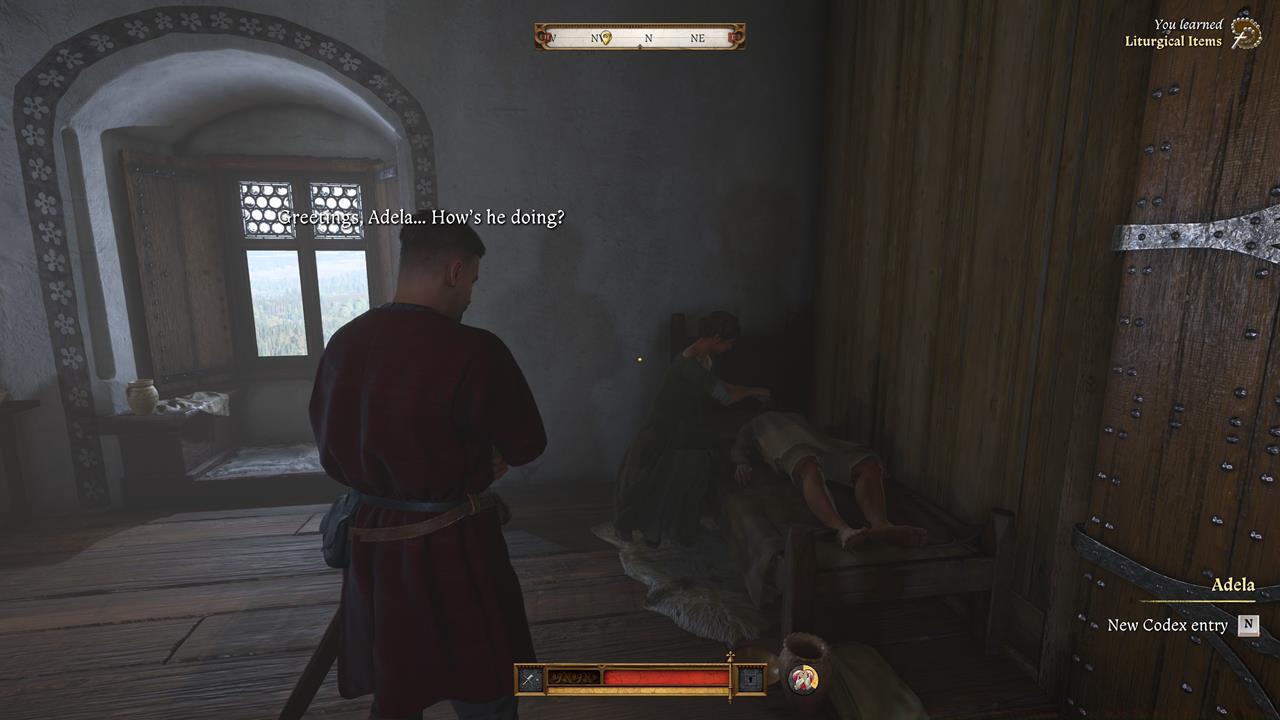
Task: Select the yellow quest marker on the compass
Action: (x=605, y=38)
